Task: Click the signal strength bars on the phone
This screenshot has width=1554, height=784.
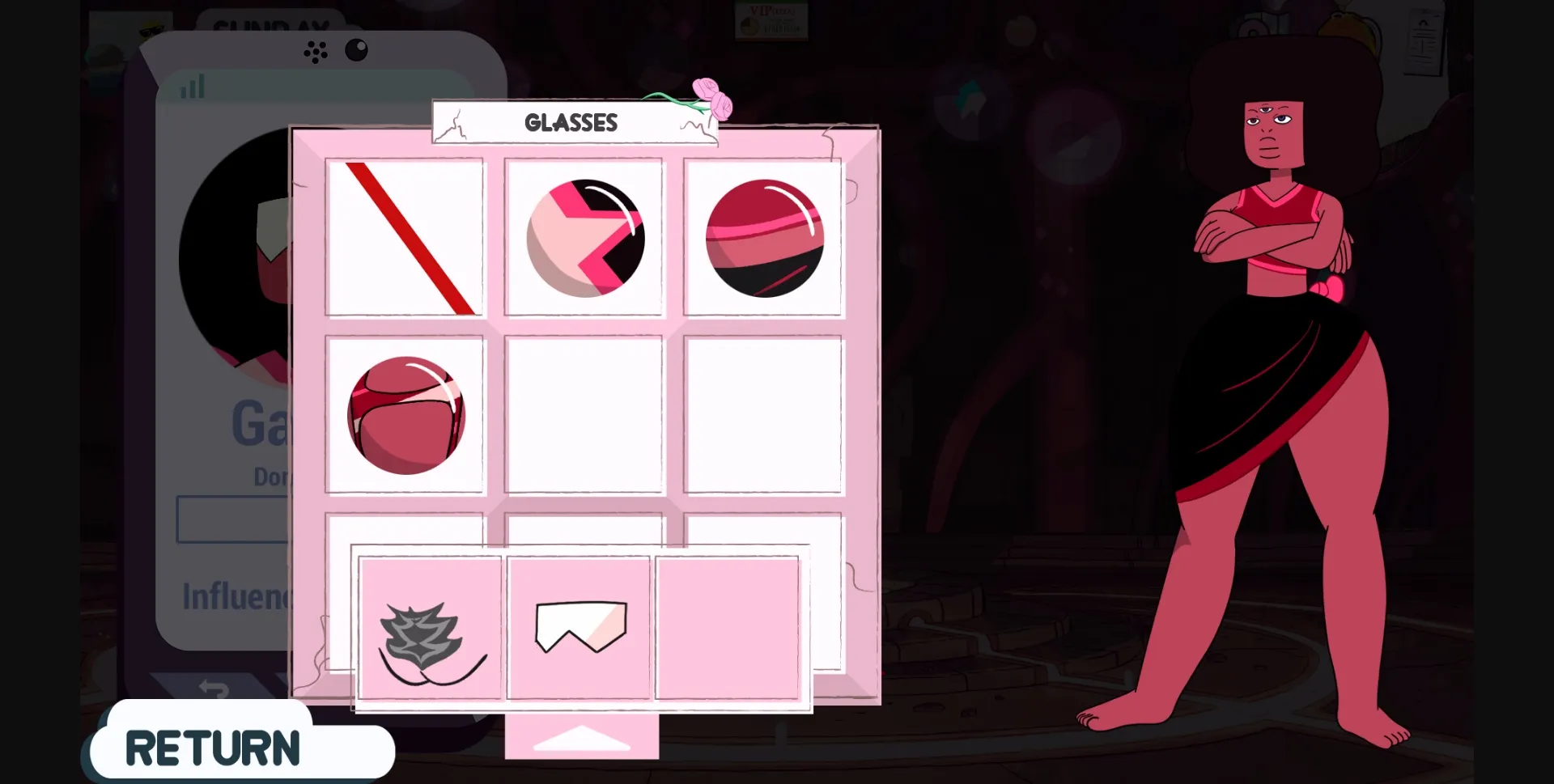Action: (x=191, y=87)
